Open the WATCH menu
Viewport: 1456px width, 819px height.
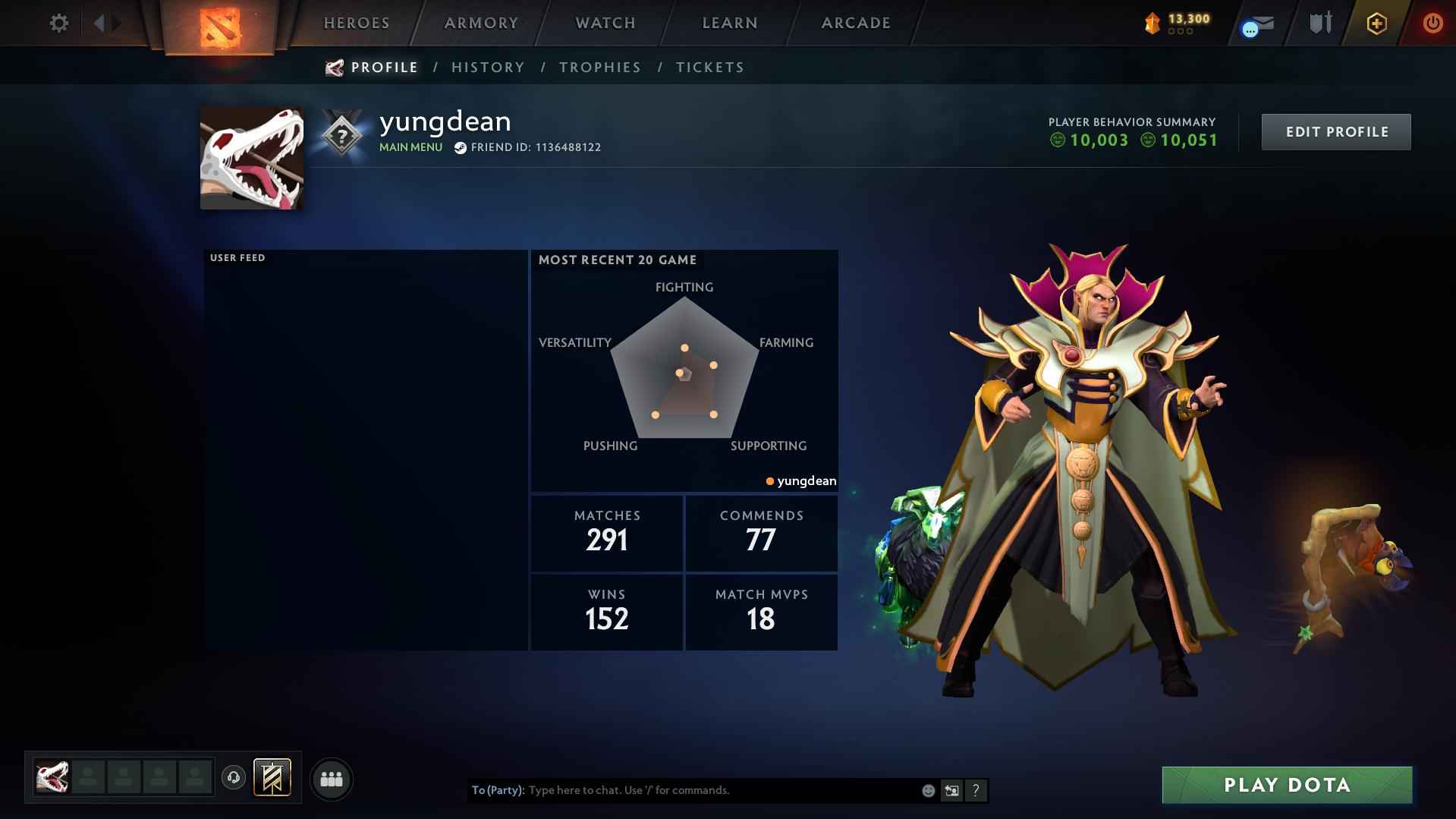pos(605,23)
